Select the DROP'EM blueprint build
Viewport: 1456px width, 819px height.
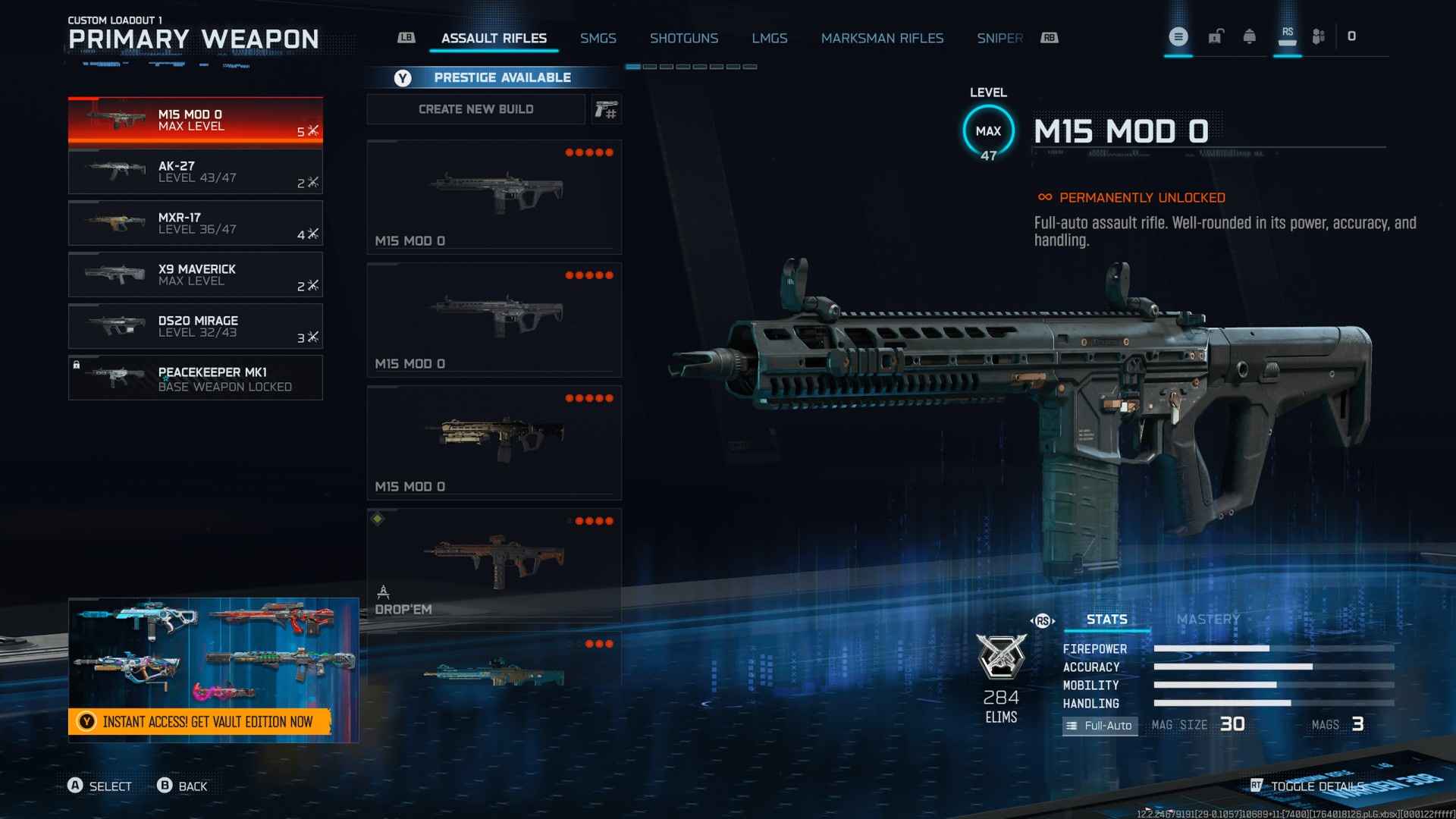click(494, 565)
